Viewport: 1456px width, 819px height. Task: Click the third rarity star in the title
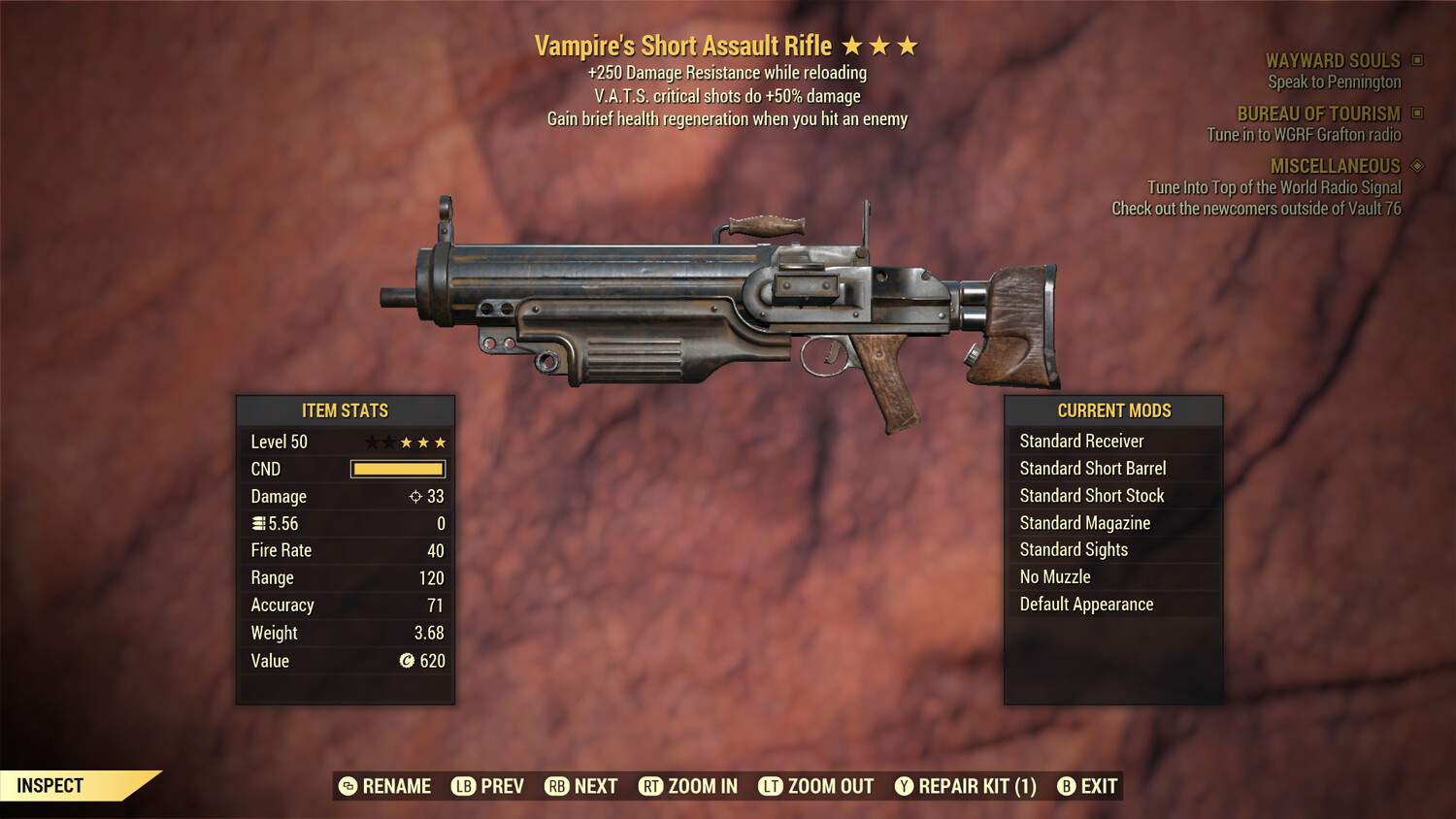(908, 45)
